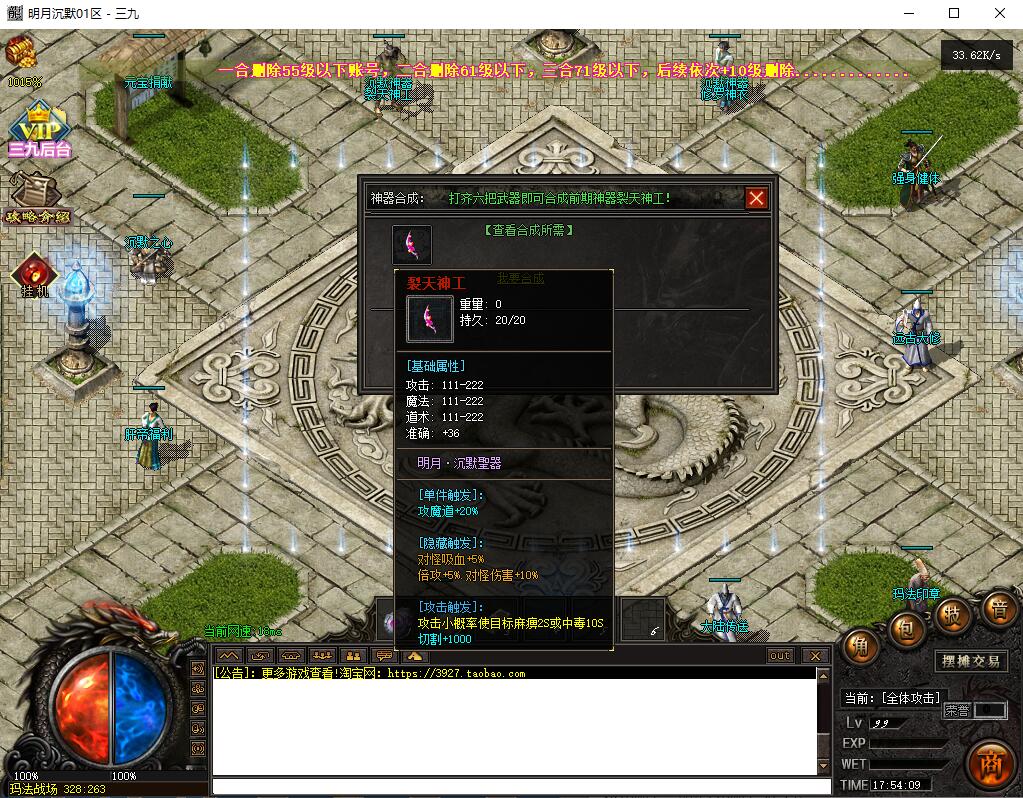
Task: Open the 攻略介绍 guide scroll
Action: (x=38, y=198)
